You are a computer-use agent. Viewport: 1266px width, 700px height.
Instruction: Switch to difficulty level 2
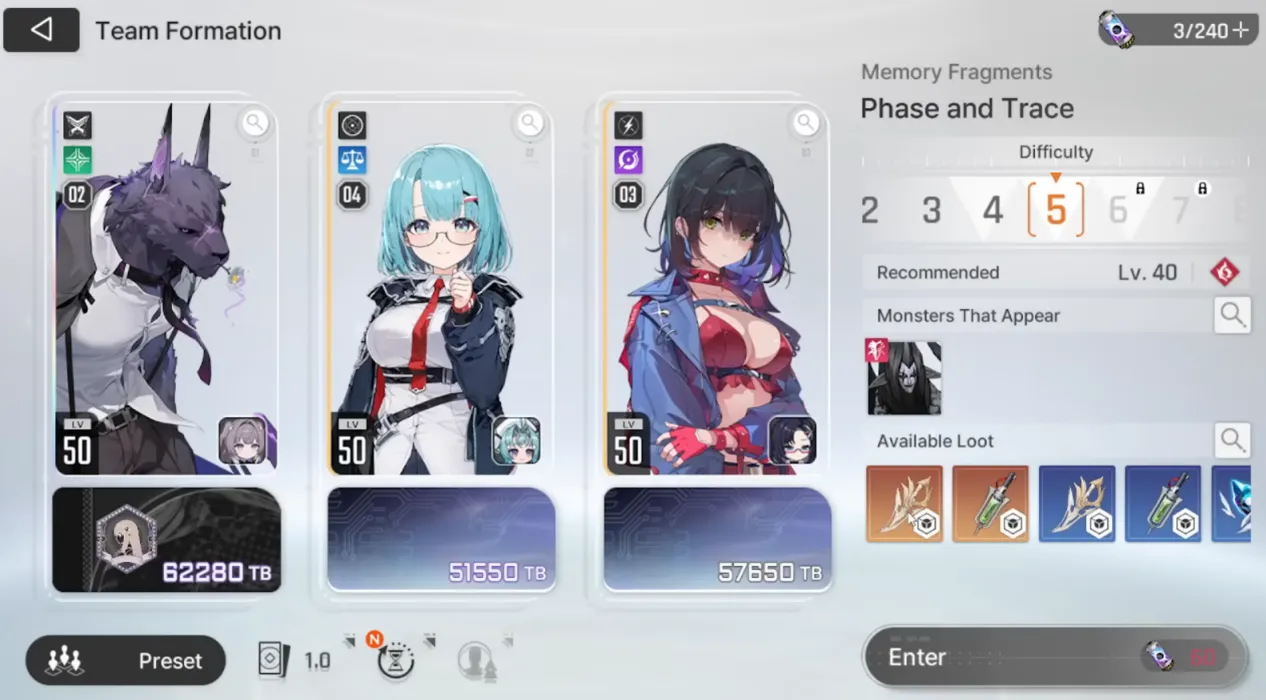pos(870,210)
